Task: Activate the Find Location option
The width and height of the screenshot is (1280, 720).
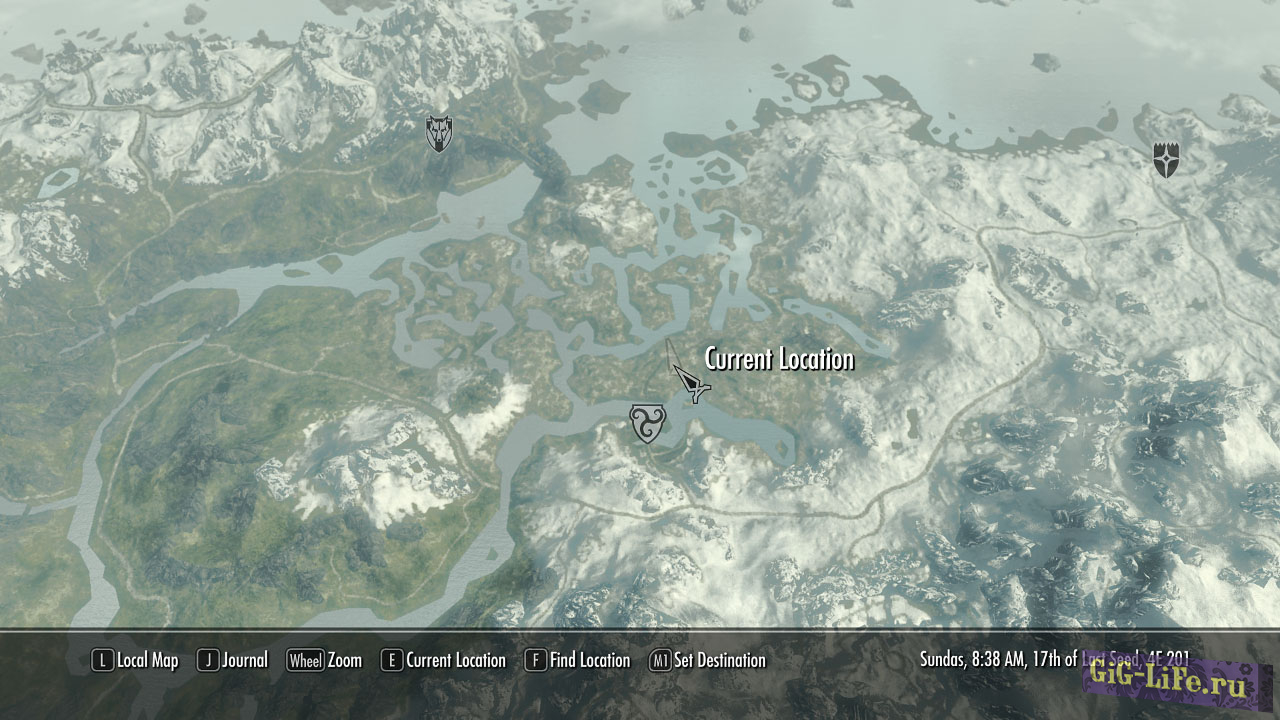Action: pyautogui.click(x=578, y=660)
